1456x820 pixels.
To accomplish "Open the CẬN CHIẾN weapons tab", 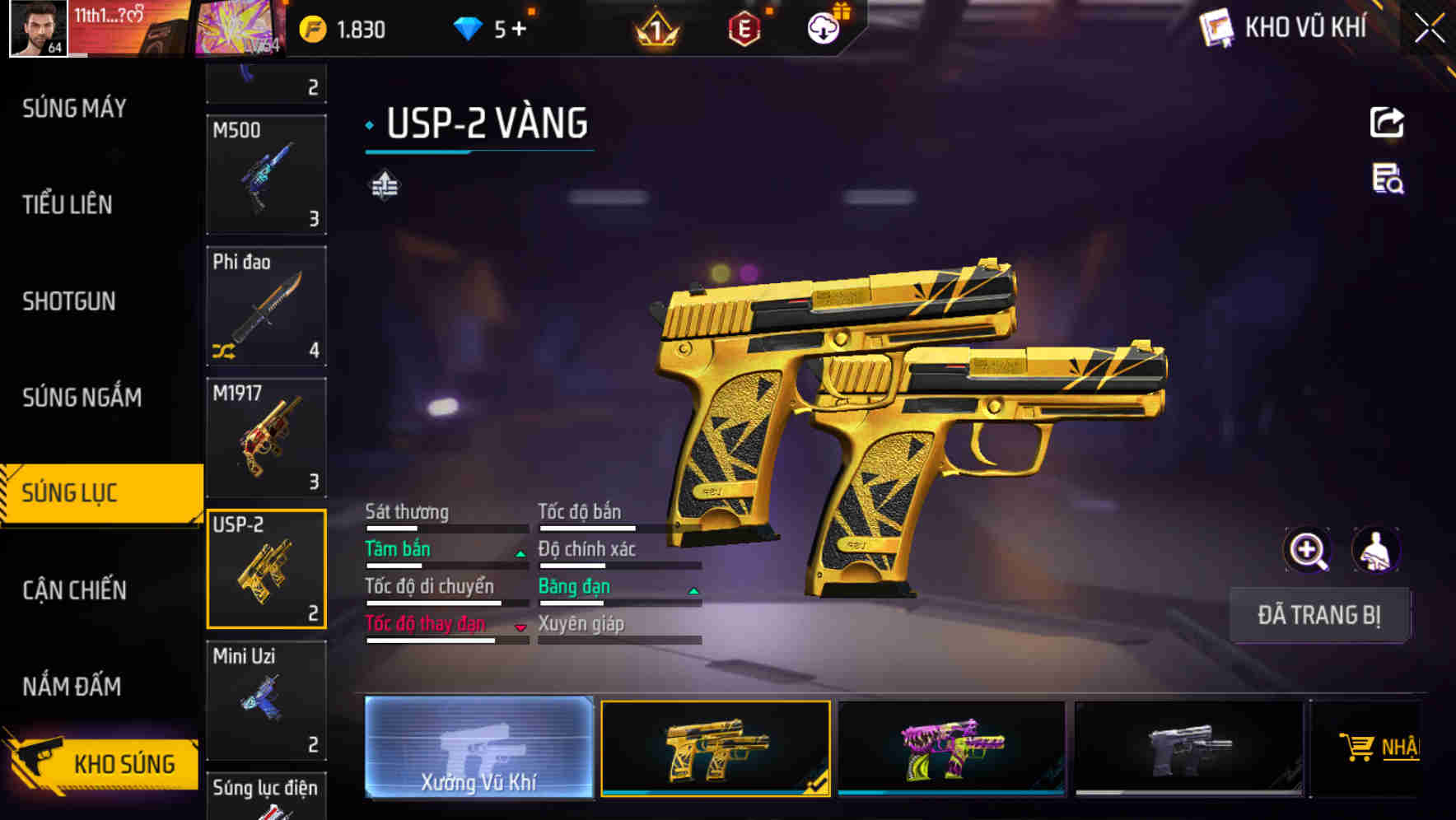I will coord(74,589).
